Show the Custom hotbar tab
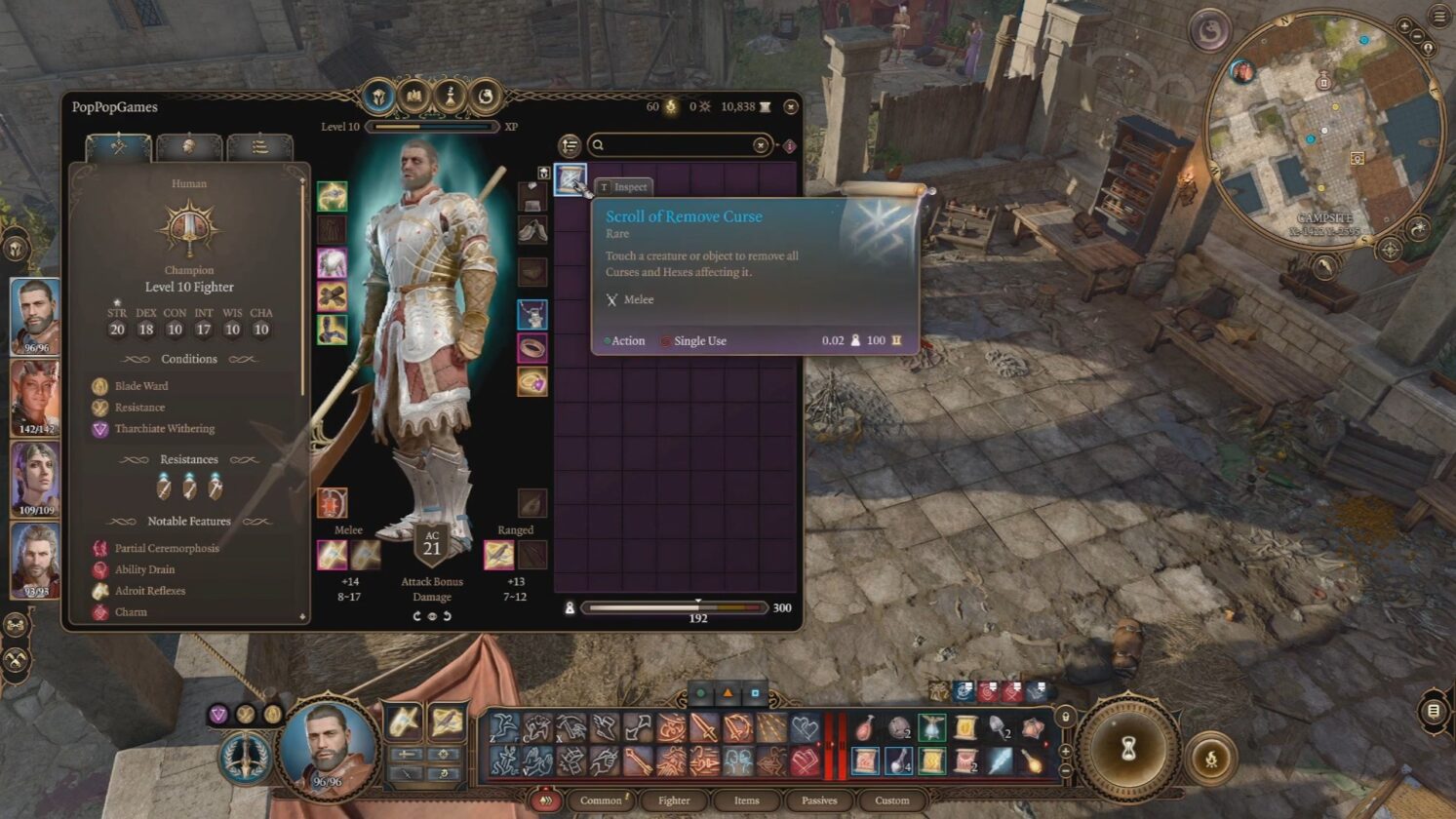 click(891, 800)
